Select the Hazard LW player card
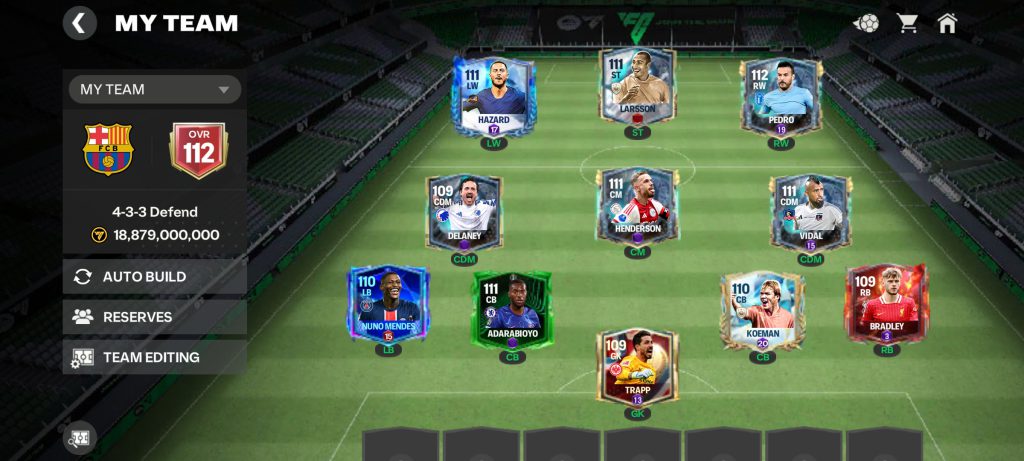This screenshot has width=1024, height=461. pyautogui.click(x=494, y=96)
